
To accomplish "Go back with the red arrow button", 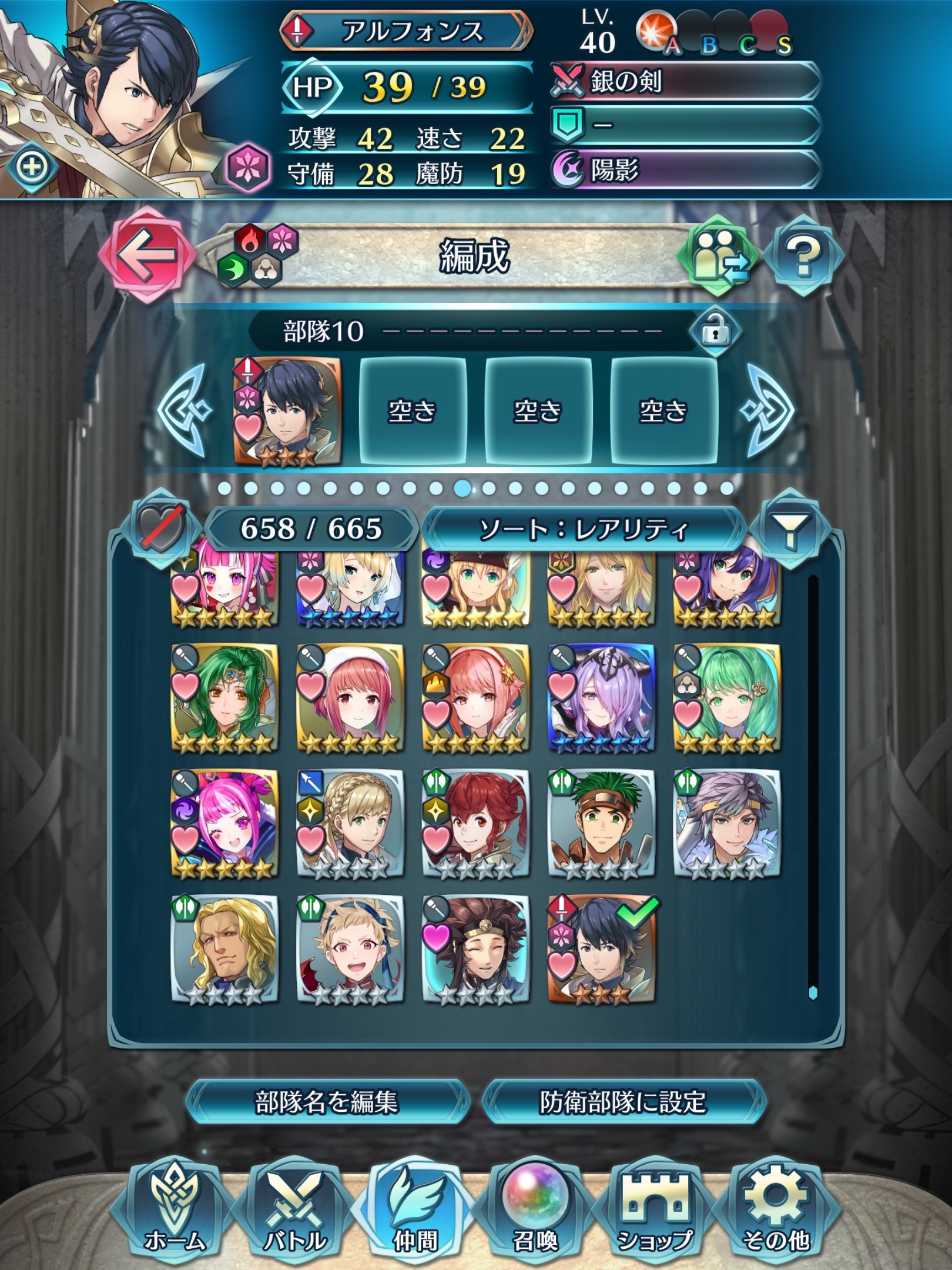I will pyautogui.click(x=146, y=254).
